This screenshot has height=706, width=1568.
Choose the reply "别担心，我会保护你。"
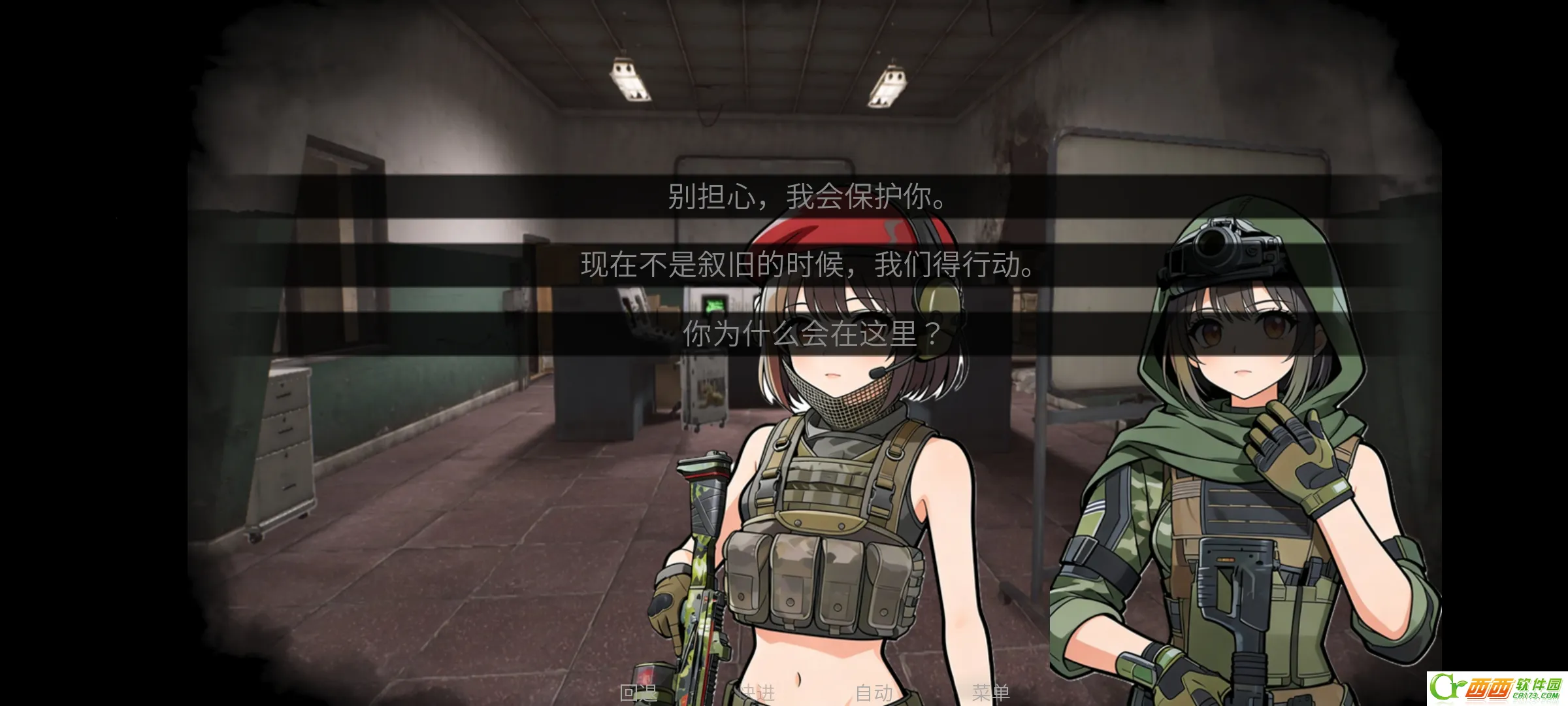tap(807, 196)
